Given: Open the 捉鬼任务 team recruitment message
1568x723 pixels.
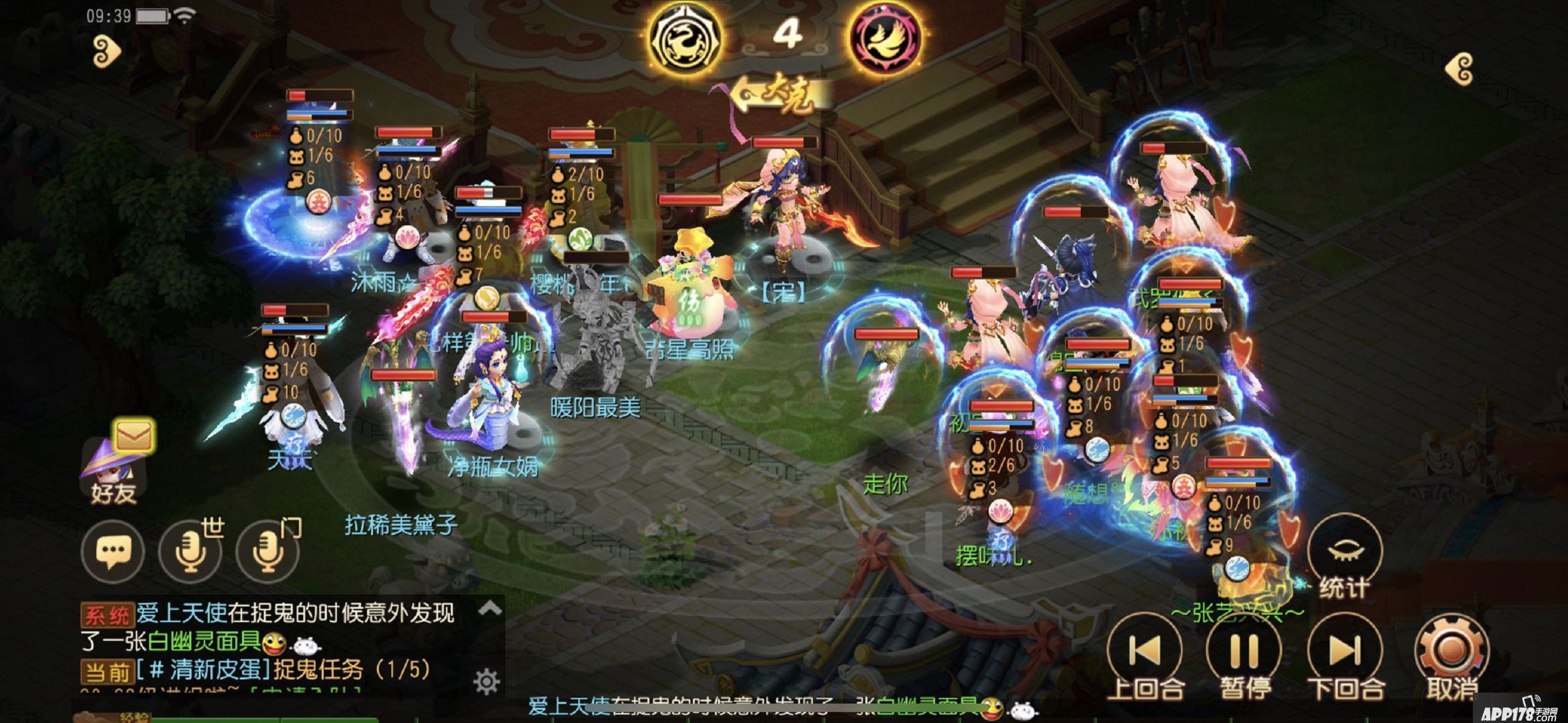Looking at the screenshot, I should tap(316, 670).
